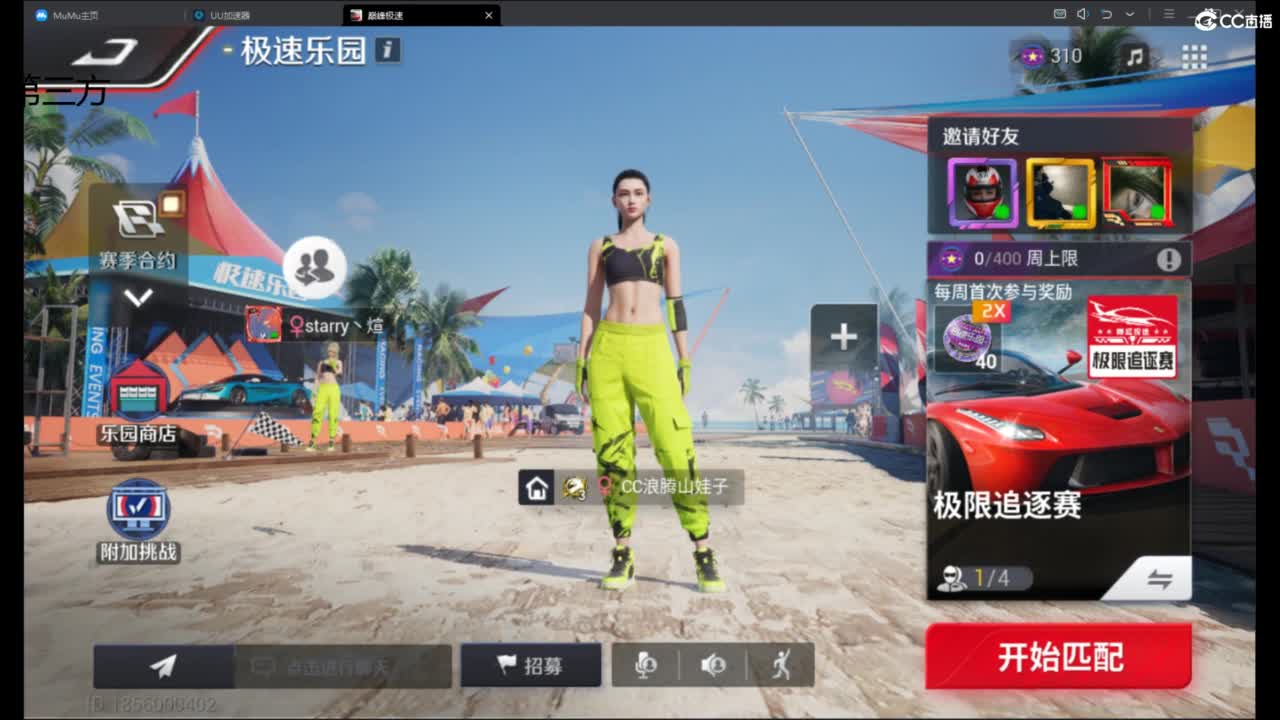Collapse the 赛季合约 panel with the chevron

tap(141, 296)
